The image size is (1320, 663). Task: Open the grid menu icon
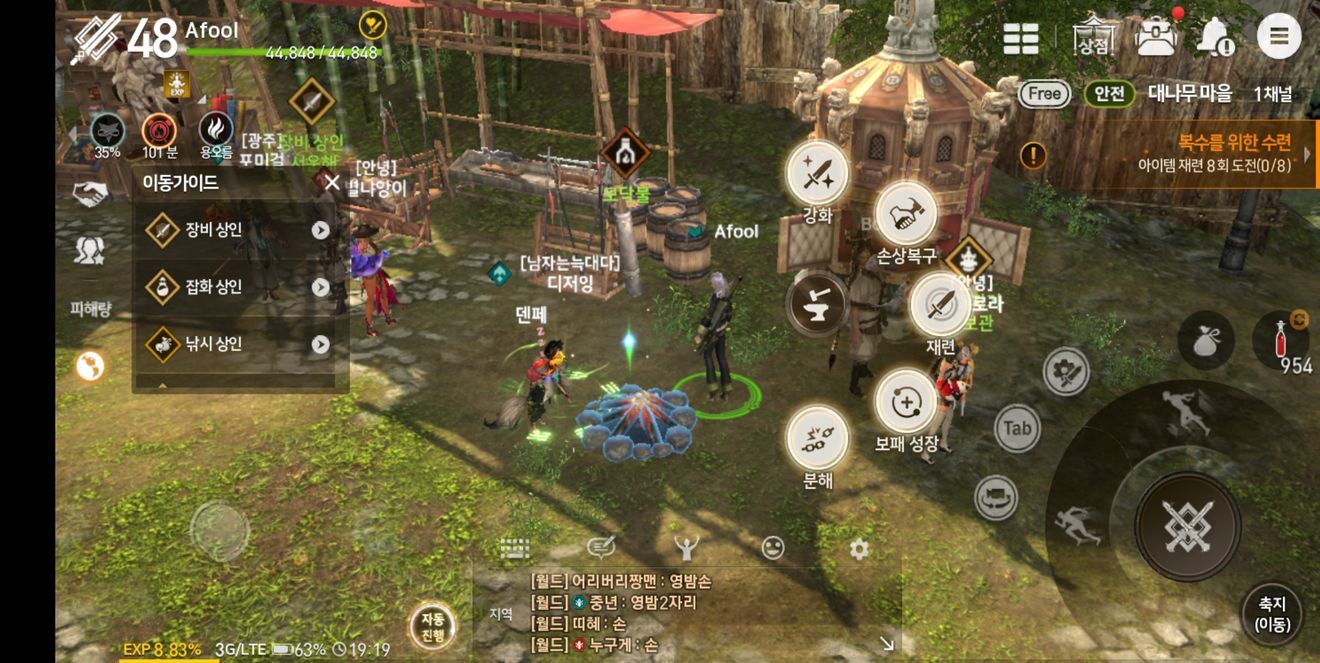point(1021,38)
